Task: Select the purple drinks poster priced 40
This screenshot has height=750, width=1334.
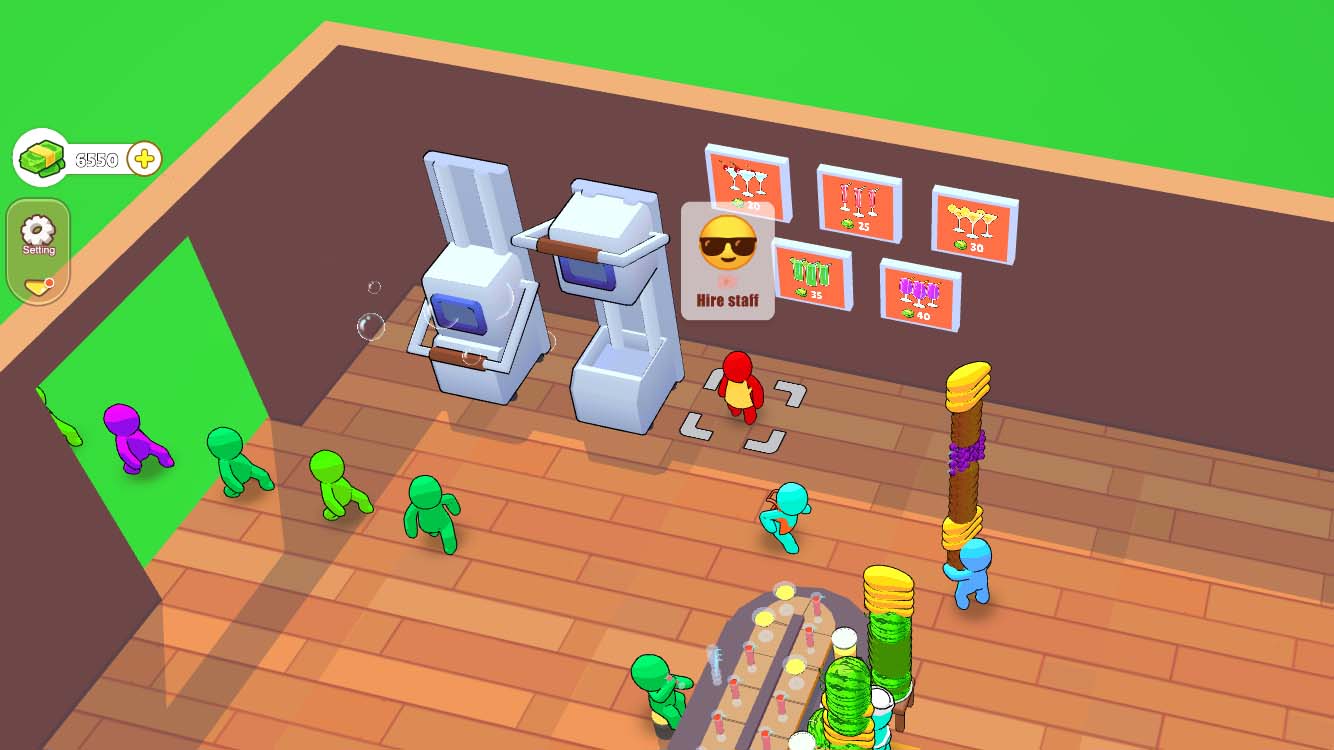Action: [918, 296]
